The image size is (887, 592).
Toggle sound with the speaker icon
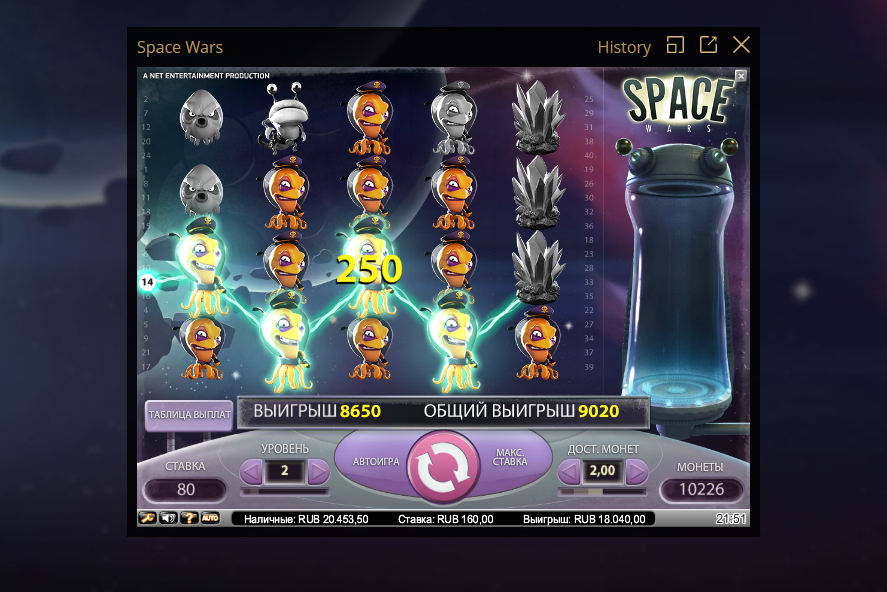(168, 518)
